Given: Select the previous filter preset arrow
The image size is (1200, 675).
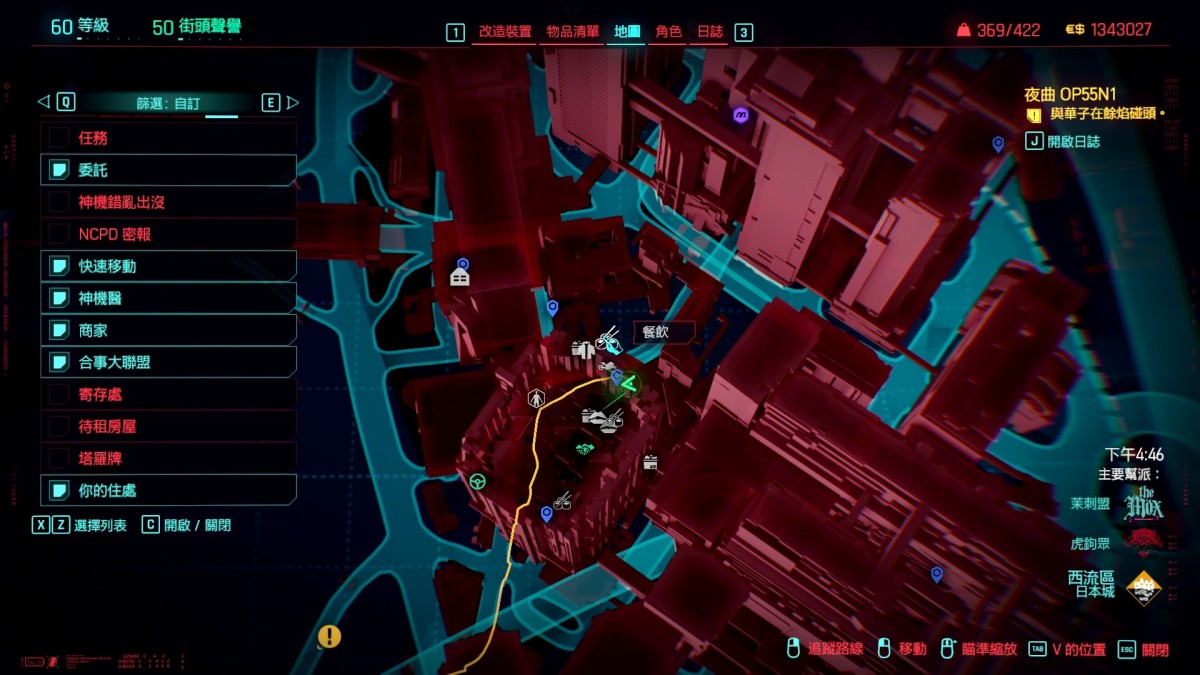Looking at the screenshot, I should [43, 102].
